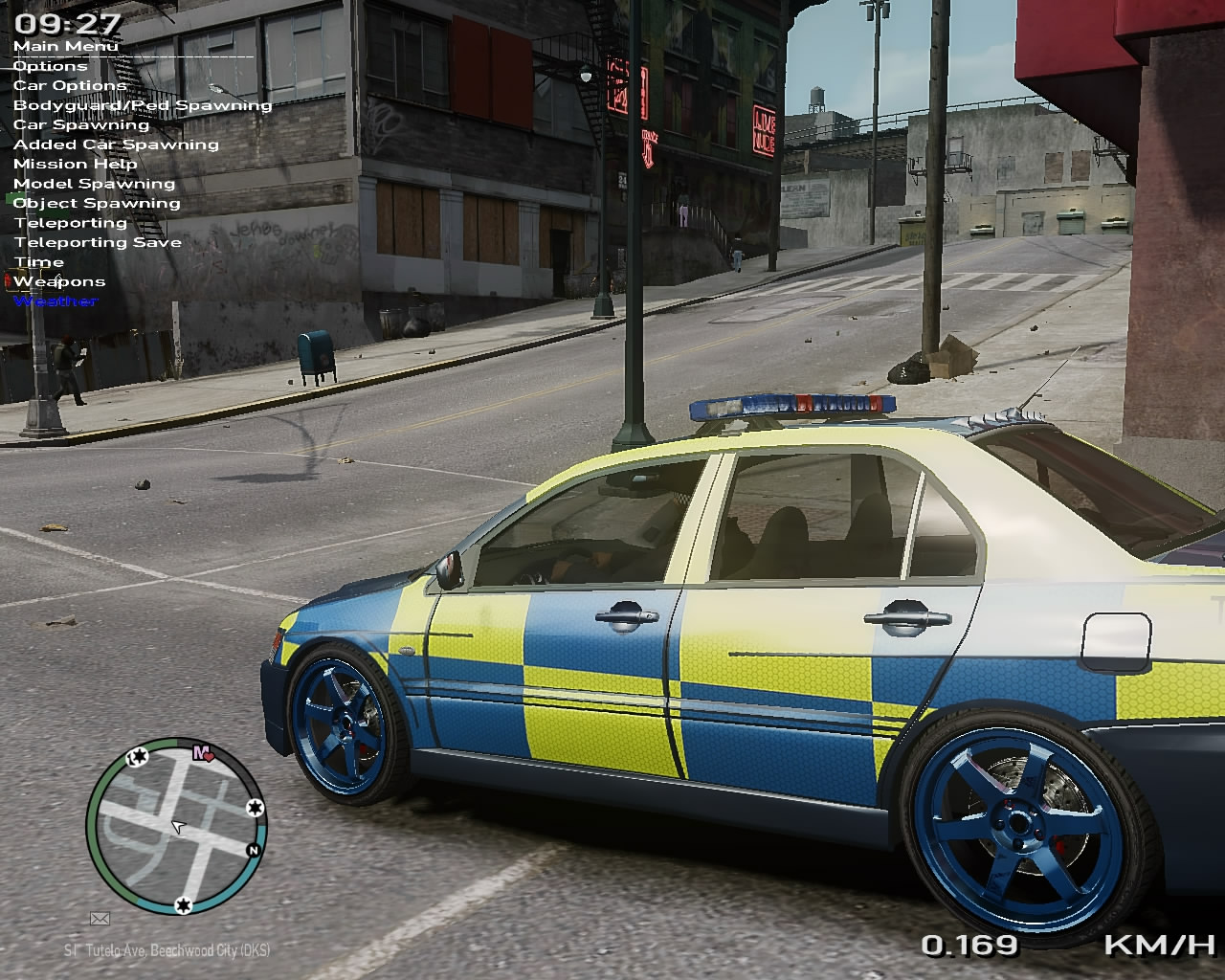The height and width of the screenshot is (980, 1225).
Task: Choose Object Spawning
Action: pyautogui.click(x=97, y=203)
